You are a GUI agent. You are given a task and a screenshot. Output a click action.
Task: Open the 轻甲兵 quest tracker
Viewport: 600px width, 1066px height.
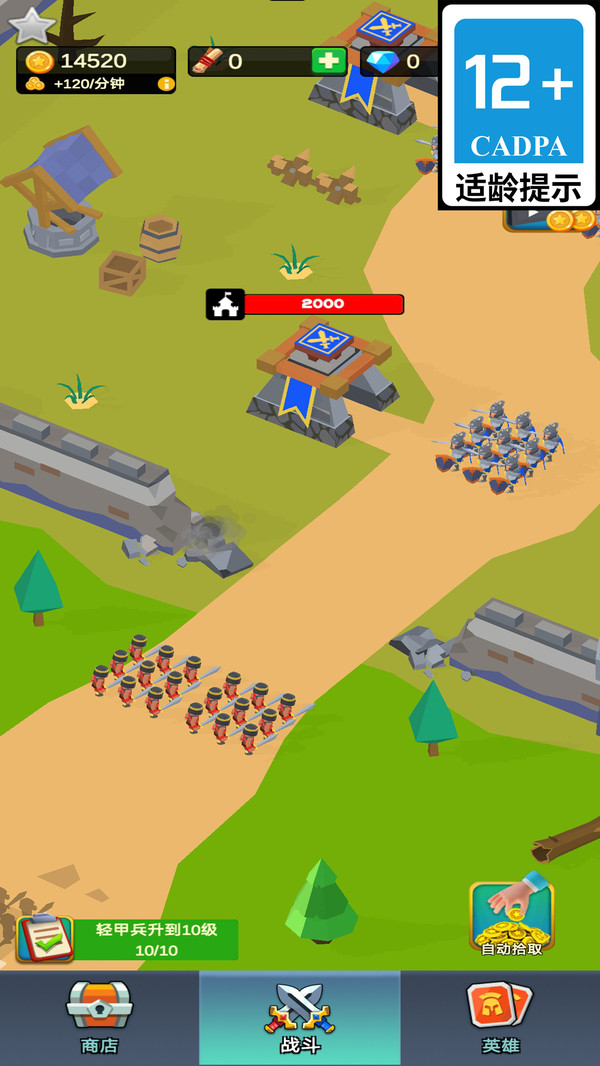[128, 939]
